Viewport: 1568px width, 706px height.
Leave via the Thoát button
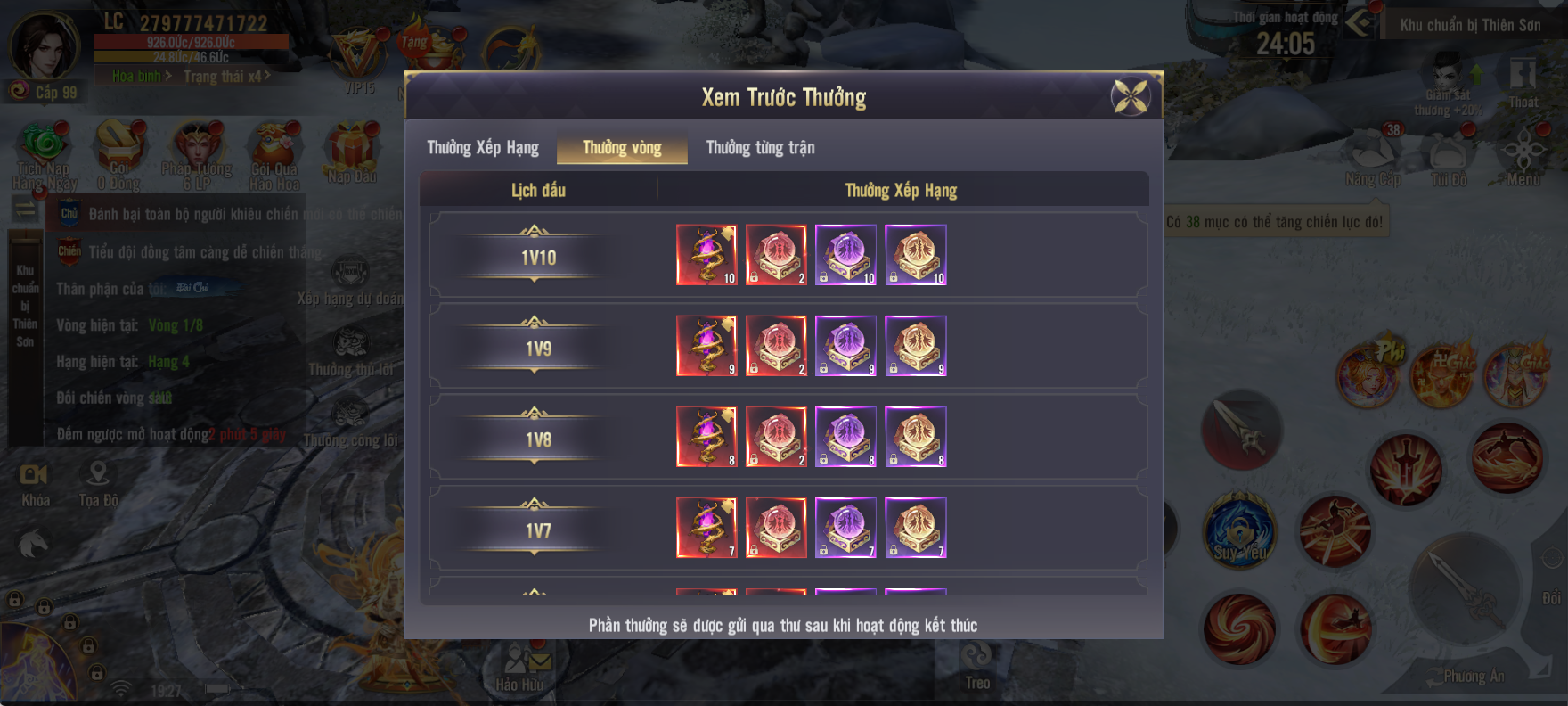(x=1523, y=80)
